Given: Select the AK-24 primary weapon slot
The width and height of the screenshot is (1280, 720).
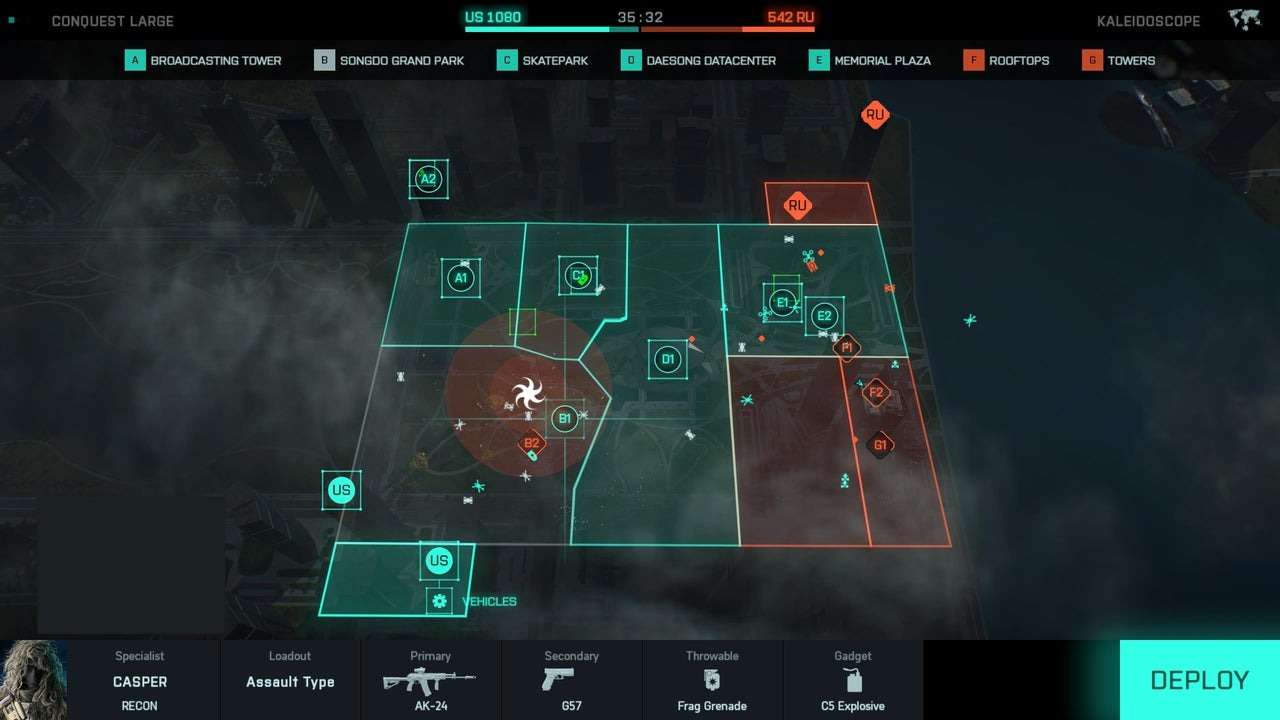Looking at the screenshot, I should tap(430, 681).
